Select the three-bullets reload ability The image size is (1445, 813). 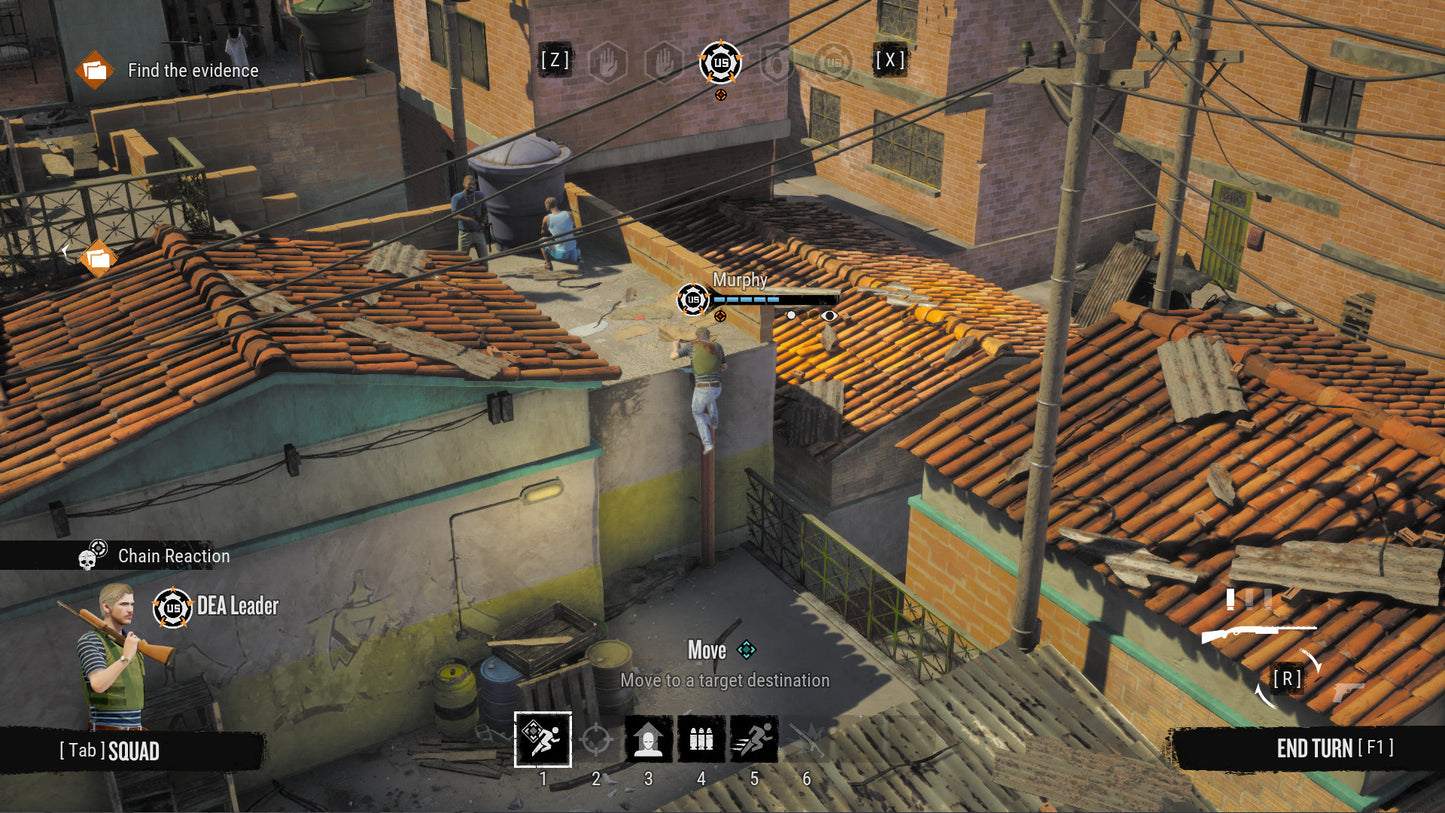click(701, 740)
